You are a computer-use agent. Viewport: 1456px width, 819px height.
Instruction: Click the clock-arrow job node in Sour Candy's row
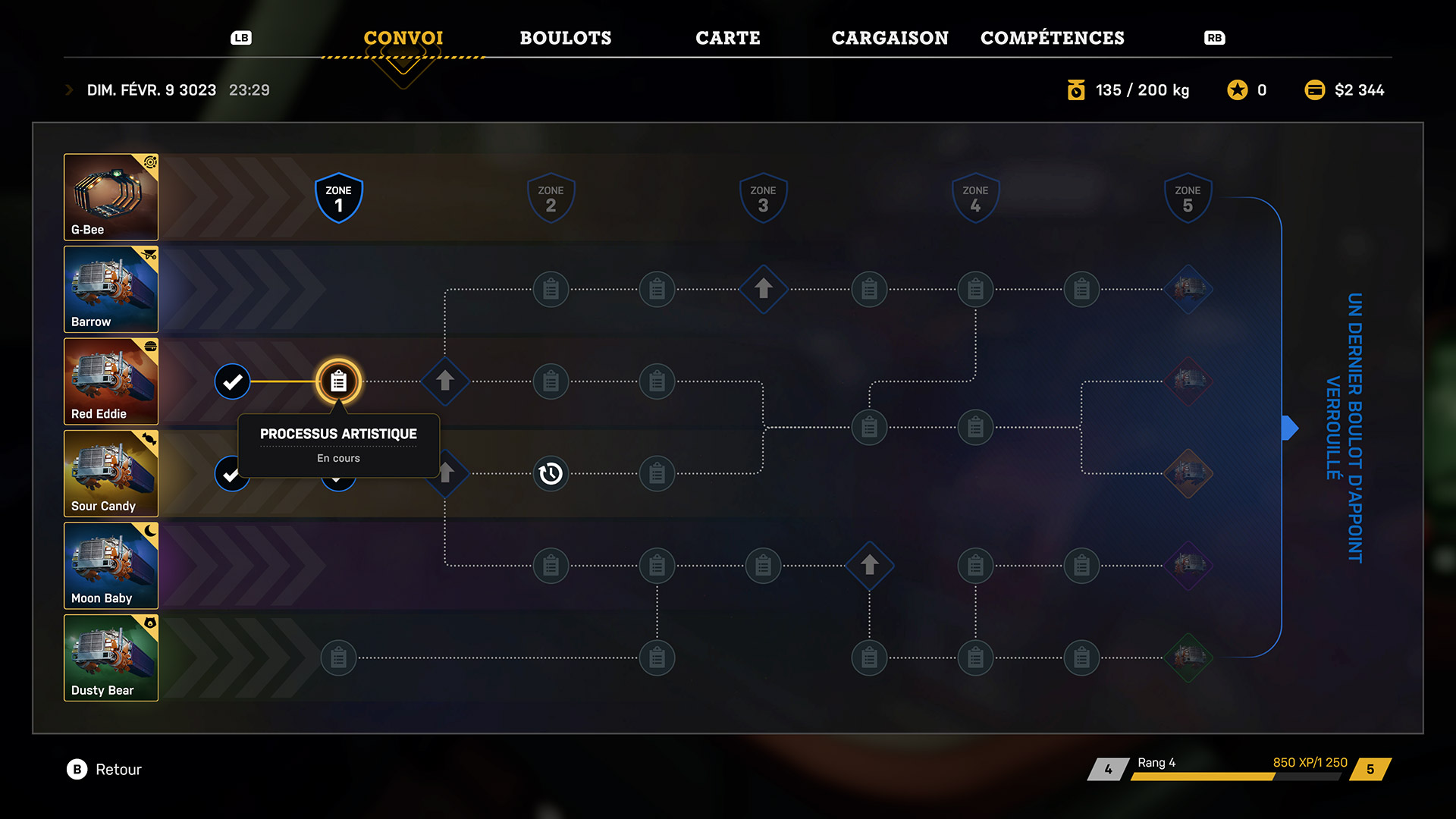[551, 474]
